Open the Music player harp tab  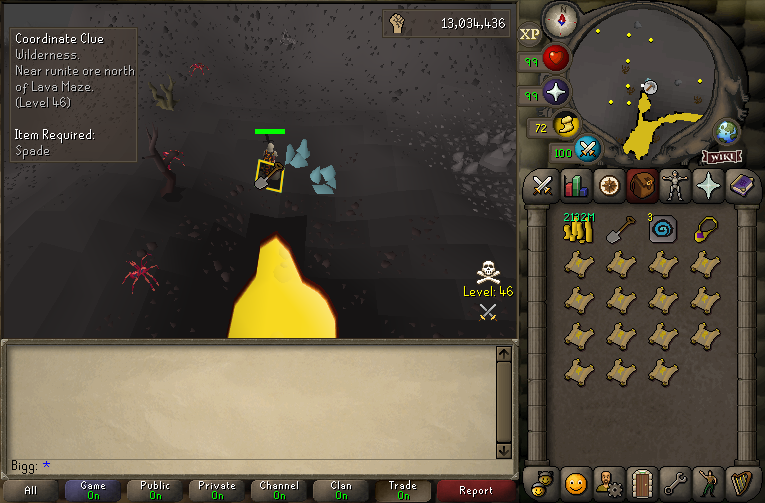pos(740,481)
